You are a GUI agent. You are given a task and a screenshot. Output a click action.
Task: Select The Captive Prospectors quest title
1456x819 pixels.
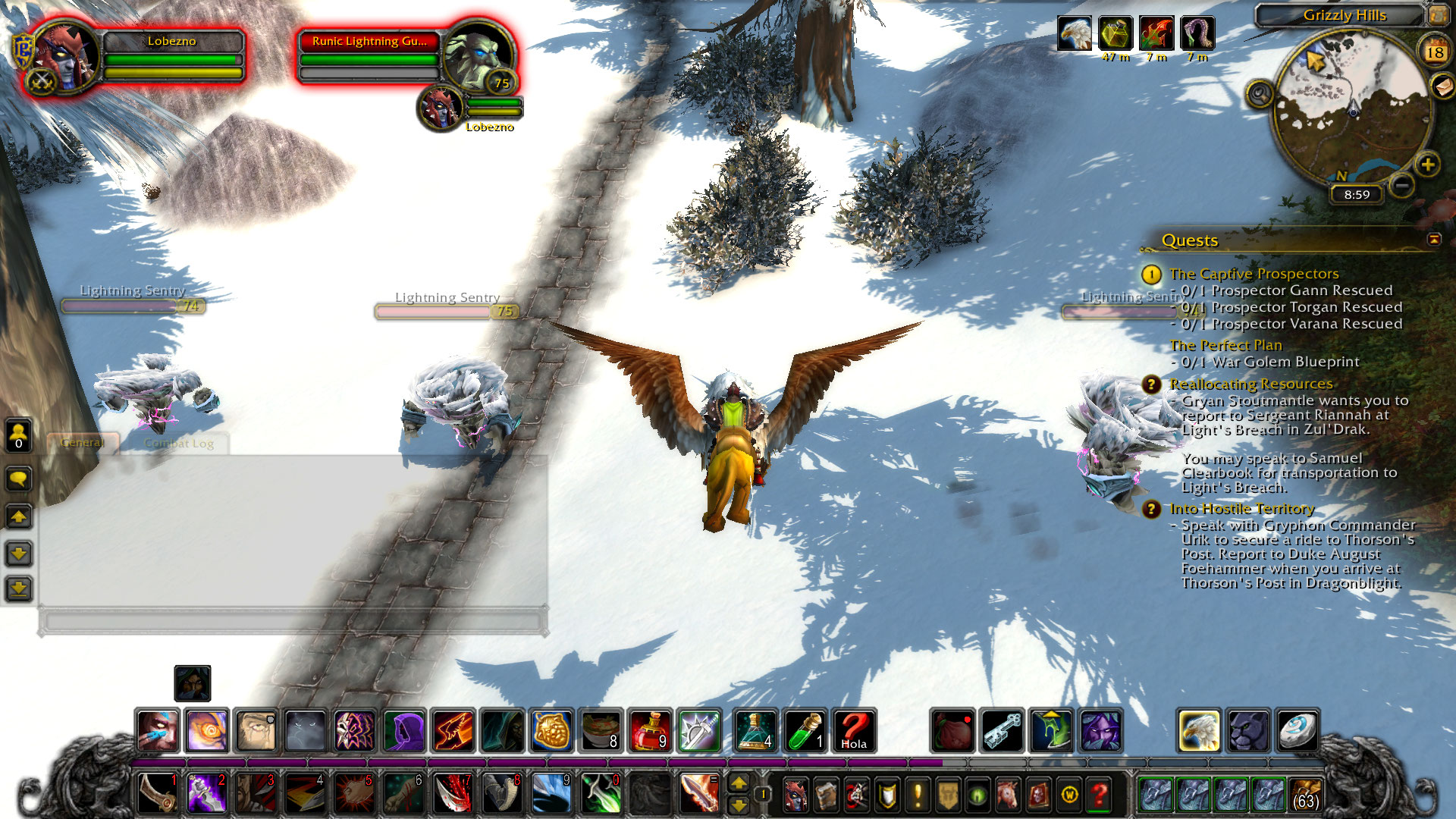1254,274
